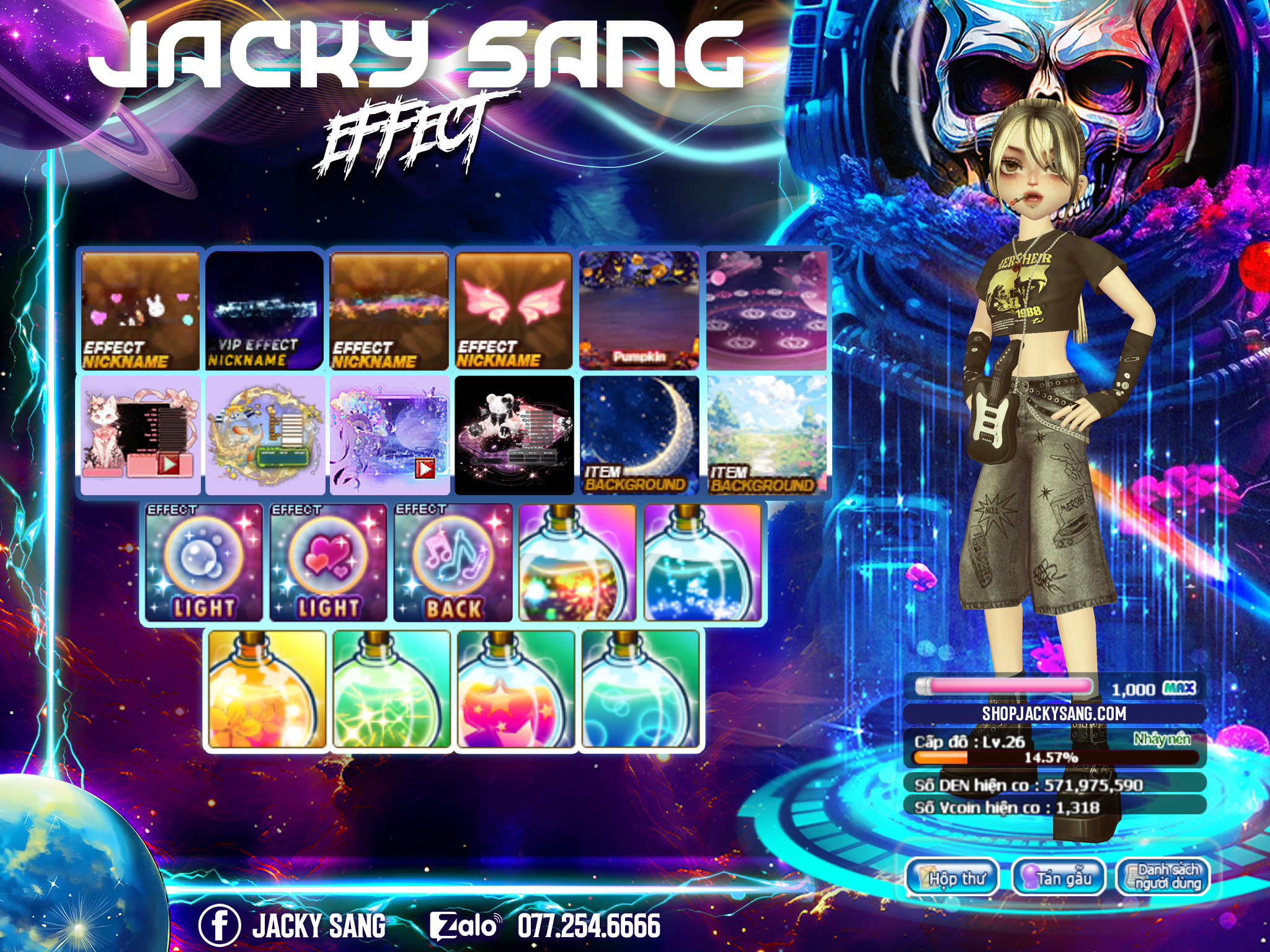Choose the VIP Effect Nickname tile

click(265, 311)
